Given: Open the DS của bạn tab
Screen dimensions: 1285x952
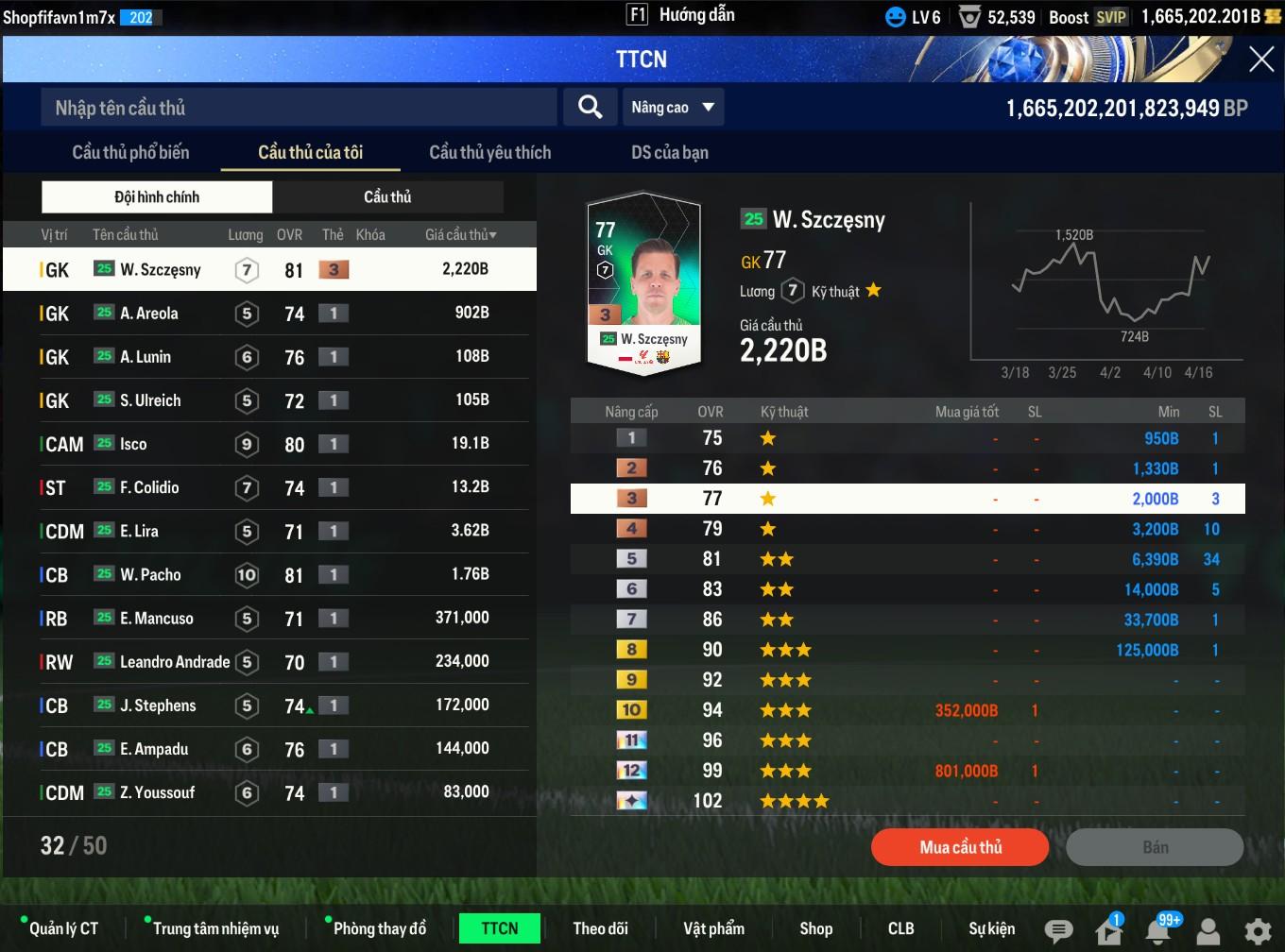Looking at the screenshot, I should tap(669, 152).
